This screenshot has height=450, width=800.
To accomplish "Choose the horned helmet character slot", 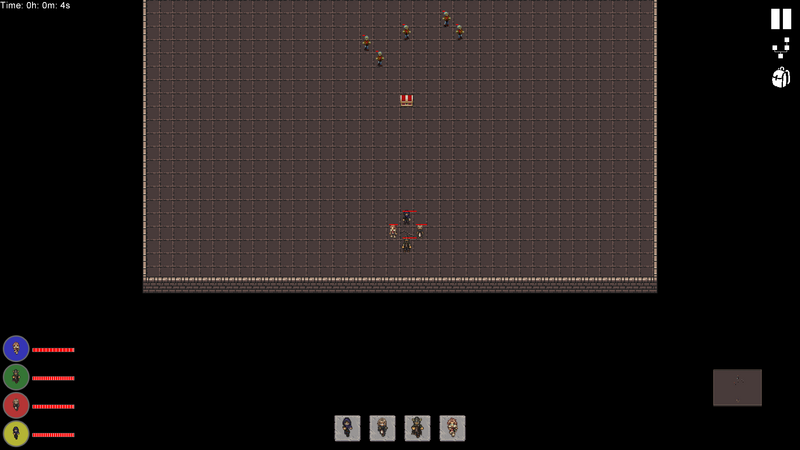I will 417,428.
